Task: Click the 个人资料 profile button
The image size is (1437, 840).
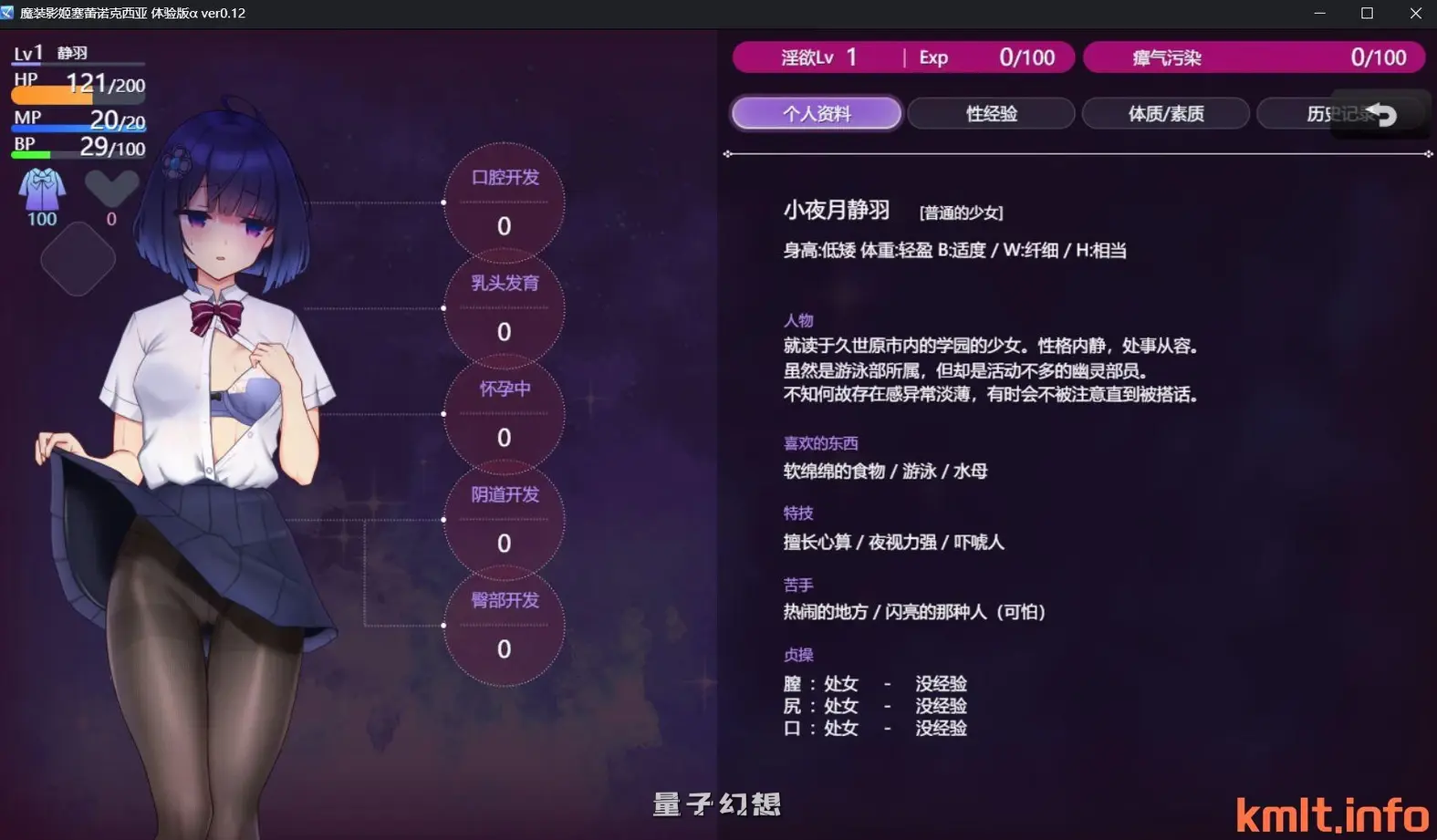Action: pos(816,112)
